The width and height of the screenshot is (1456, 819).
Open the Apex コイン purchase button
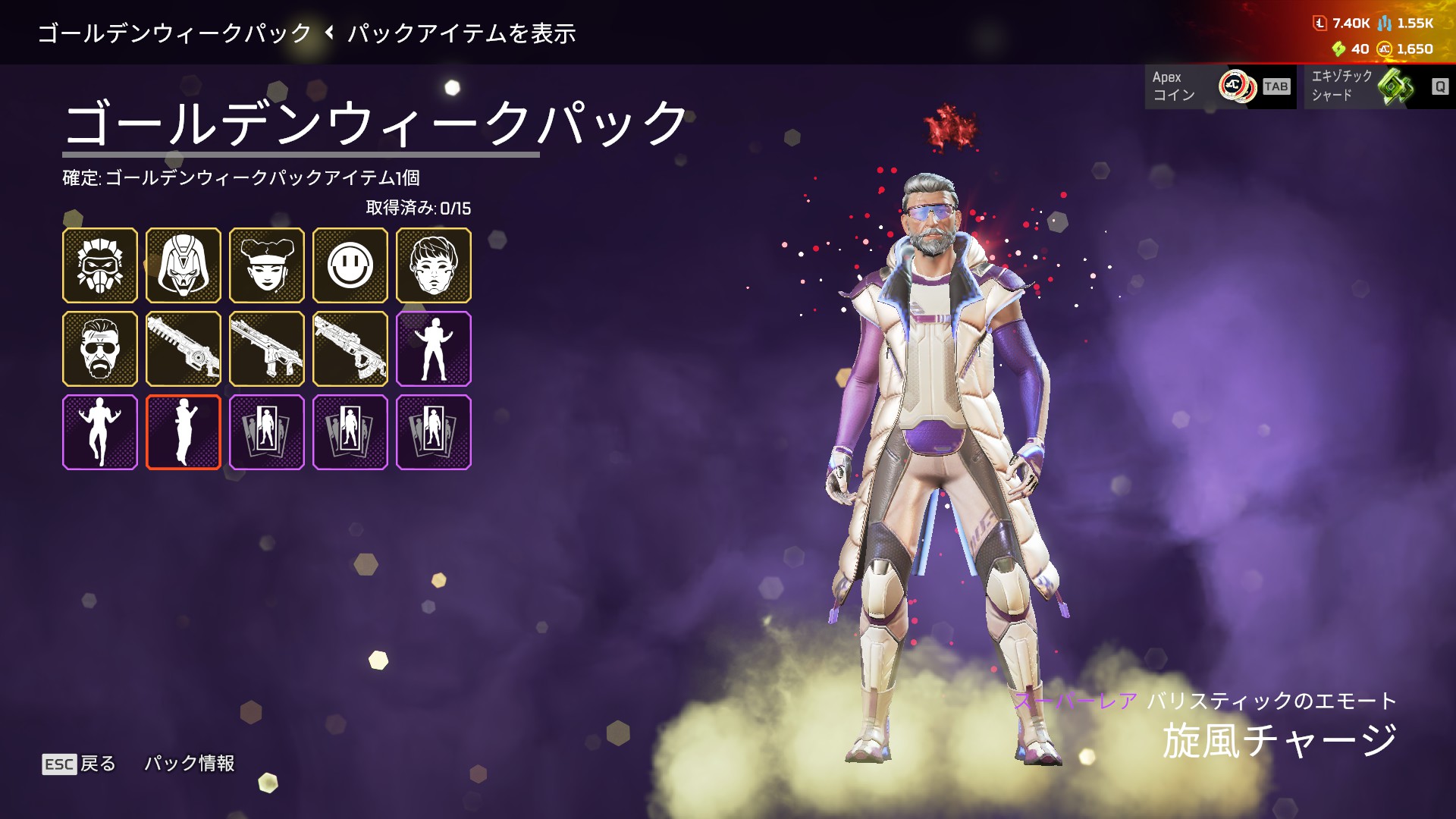(x=1220, y=86)
